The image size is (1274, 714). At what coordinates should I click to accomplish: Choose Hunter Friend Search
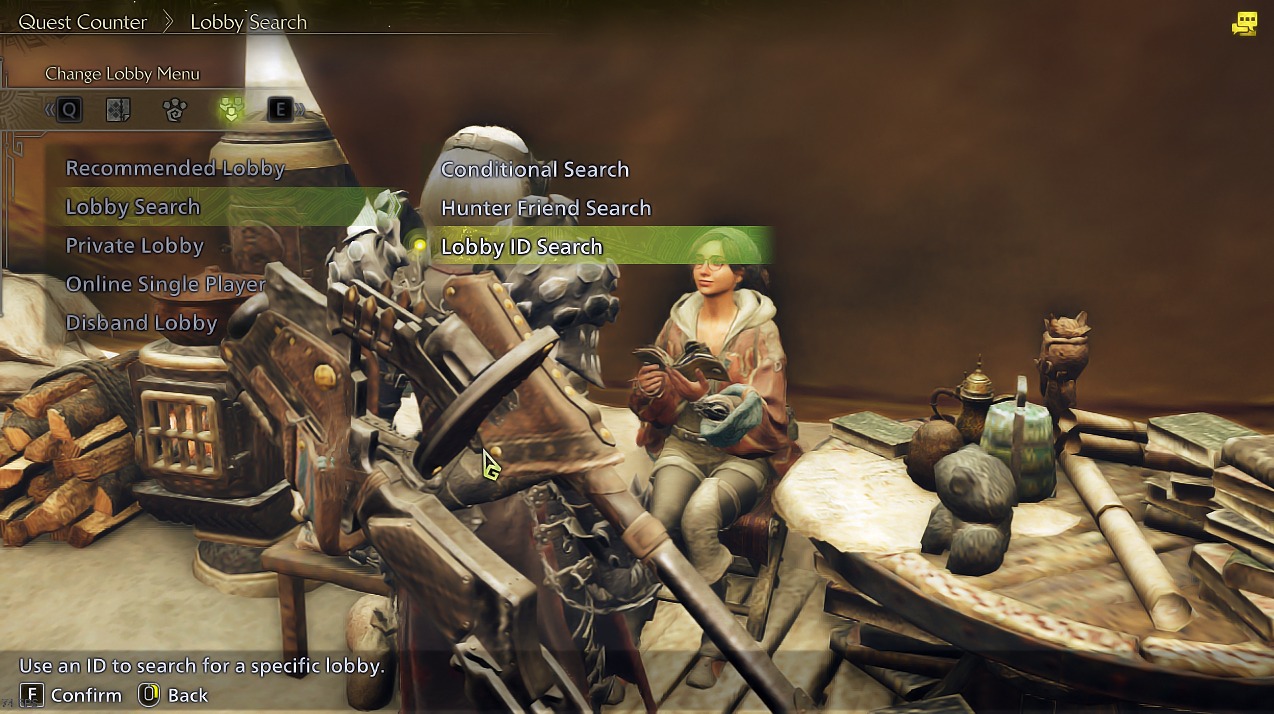[546, 208]
